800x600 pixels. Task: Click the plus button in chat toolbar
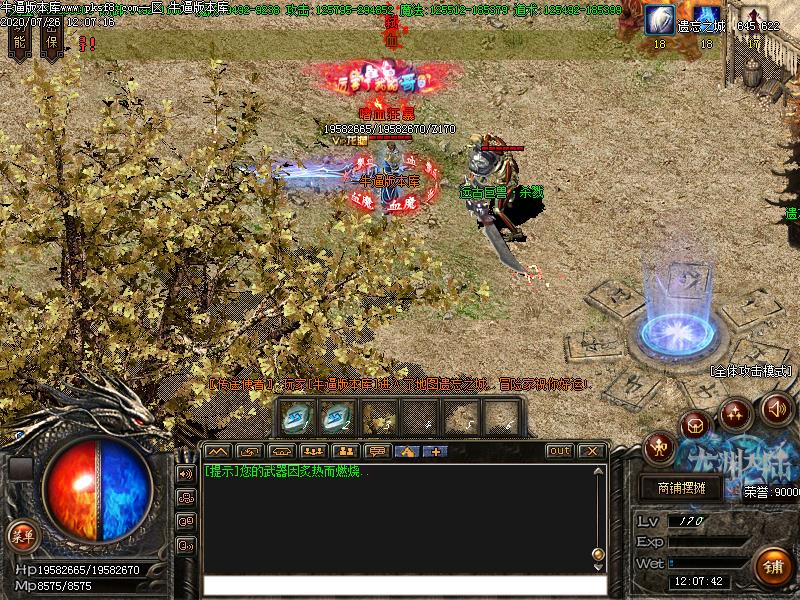point(434,451)
